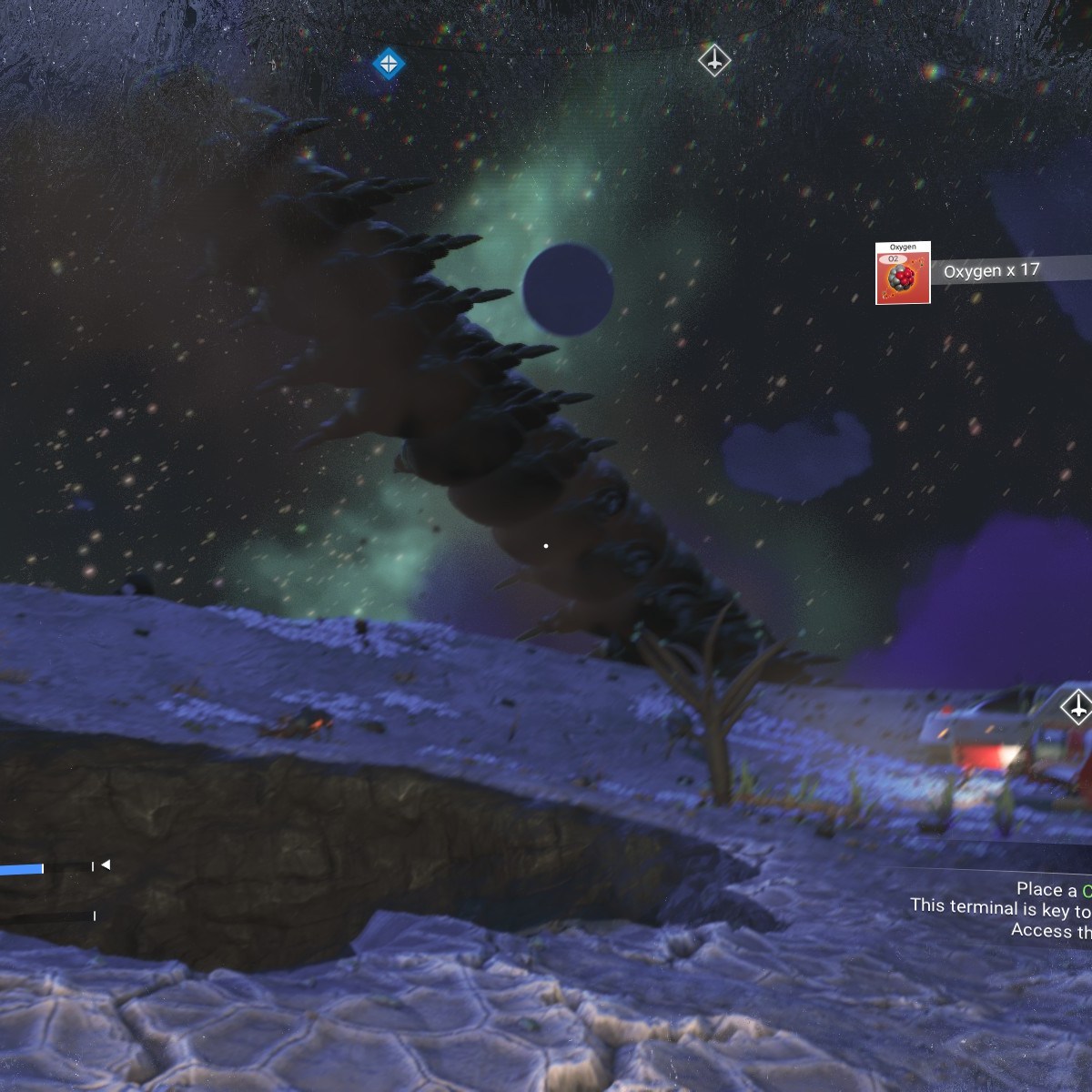The image size is (1092, 1092).
Task: Select the starship waypoint icon over the landed ship
Action: tap(1077, 706)
